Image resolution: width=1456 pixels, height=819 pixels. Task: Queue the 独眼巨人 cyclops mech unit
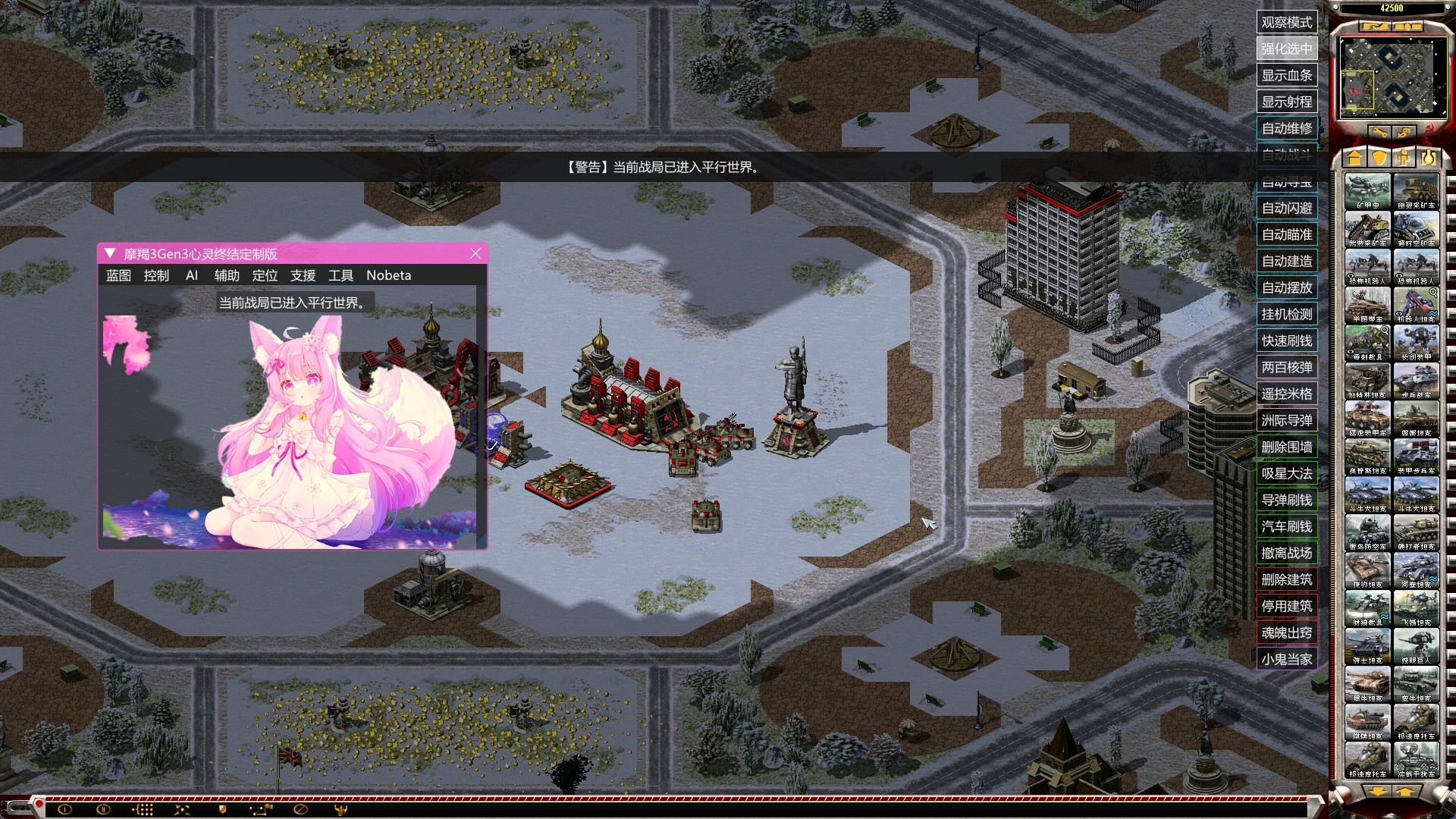pyautogui.click(x=1416, y=645)
